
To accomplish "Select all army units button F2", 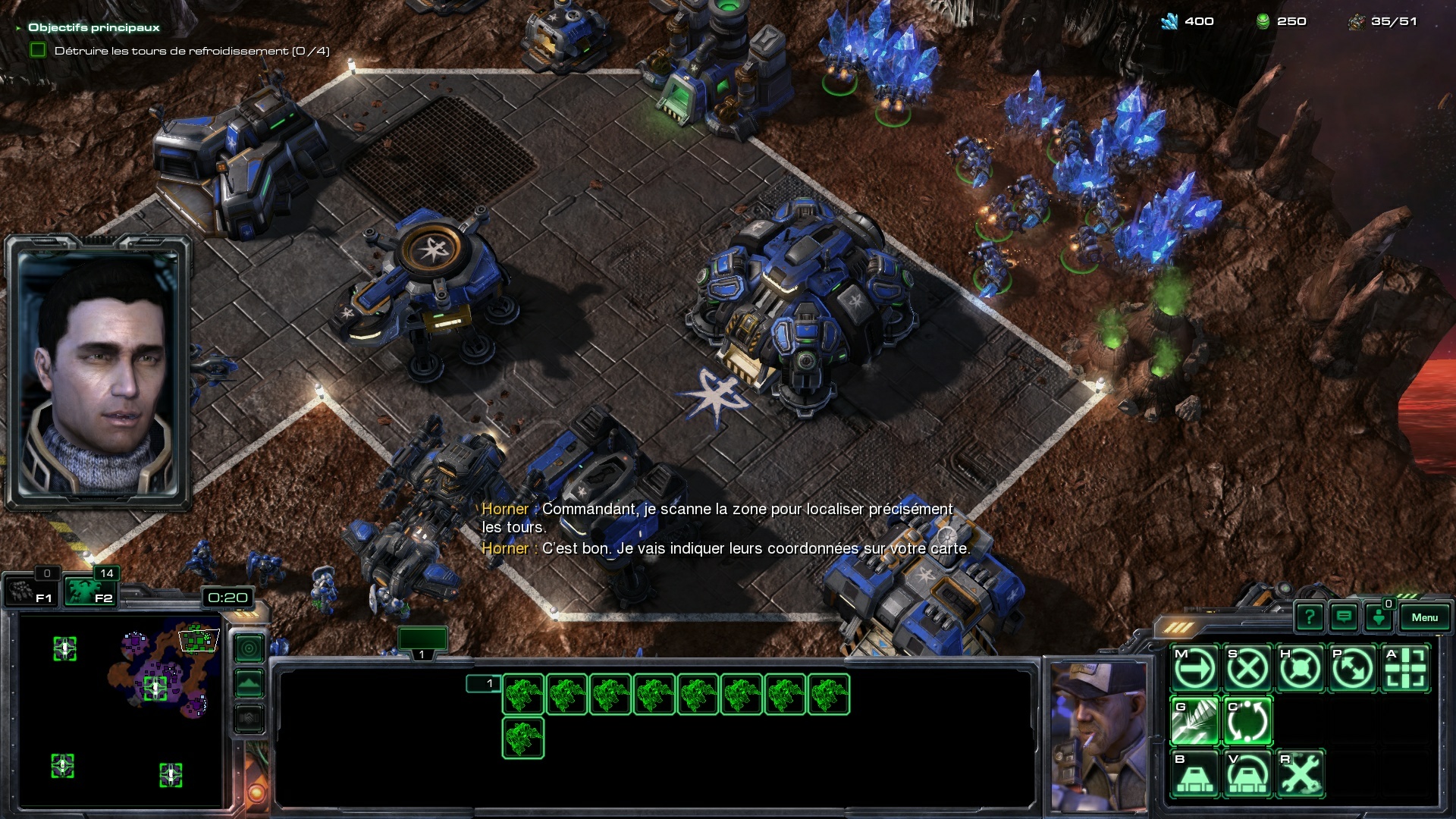I will 89,591.
